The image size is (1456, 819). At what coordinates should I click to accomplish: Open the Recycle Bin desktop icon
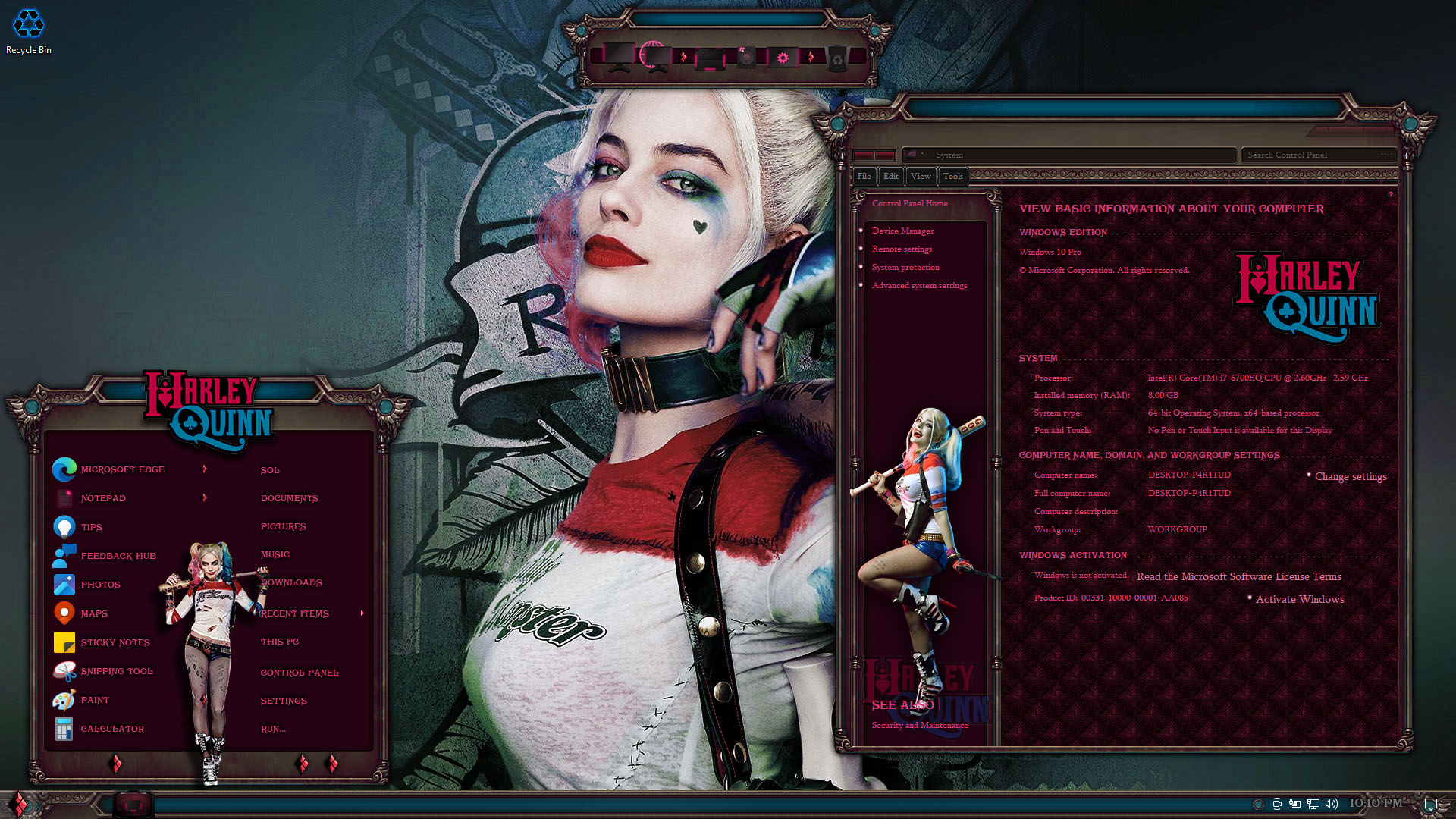29,32
